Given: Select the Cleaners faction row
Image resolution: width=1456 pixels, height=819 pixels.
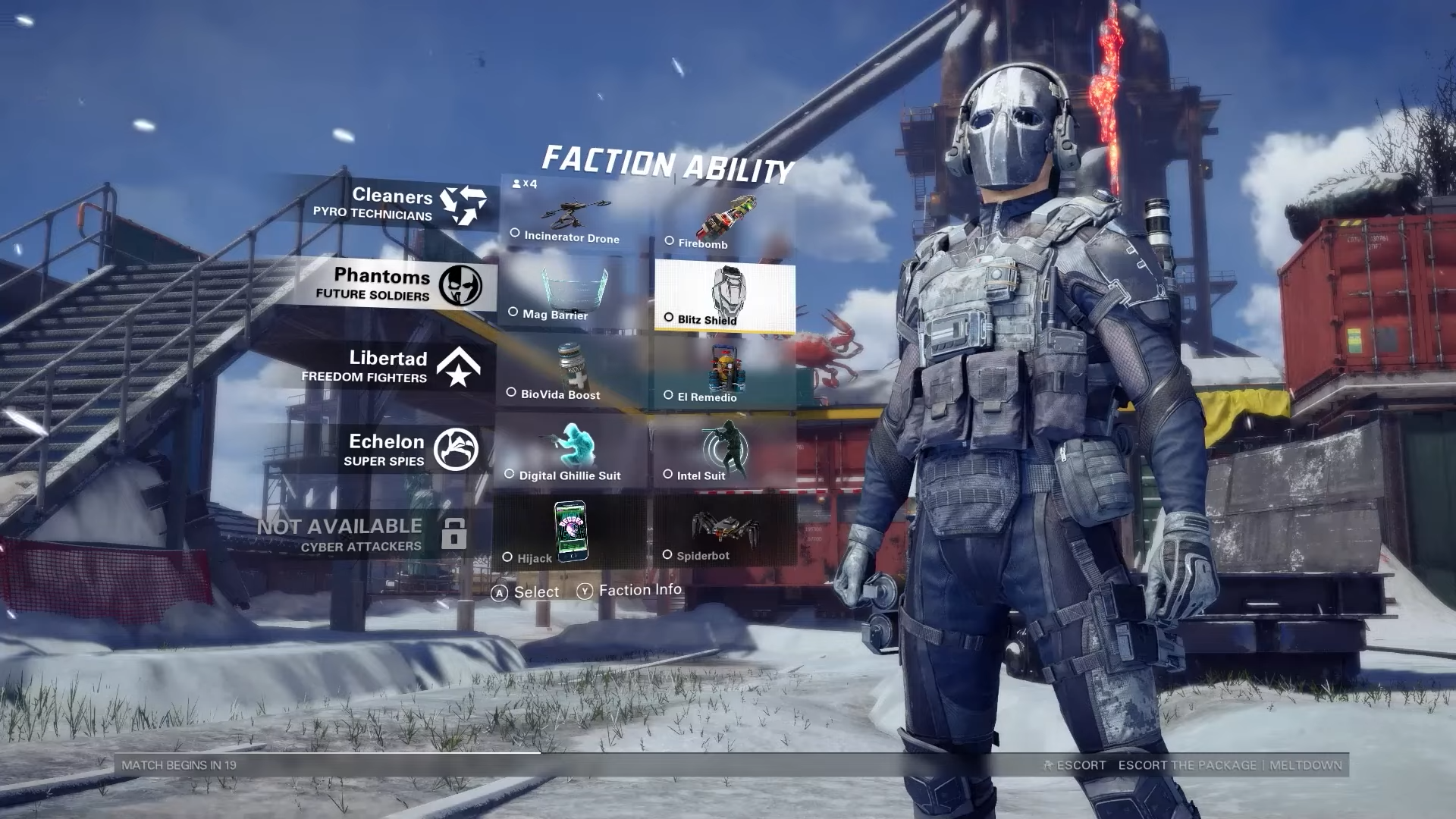Looking at the screenshot, I should tap(394, 204).
